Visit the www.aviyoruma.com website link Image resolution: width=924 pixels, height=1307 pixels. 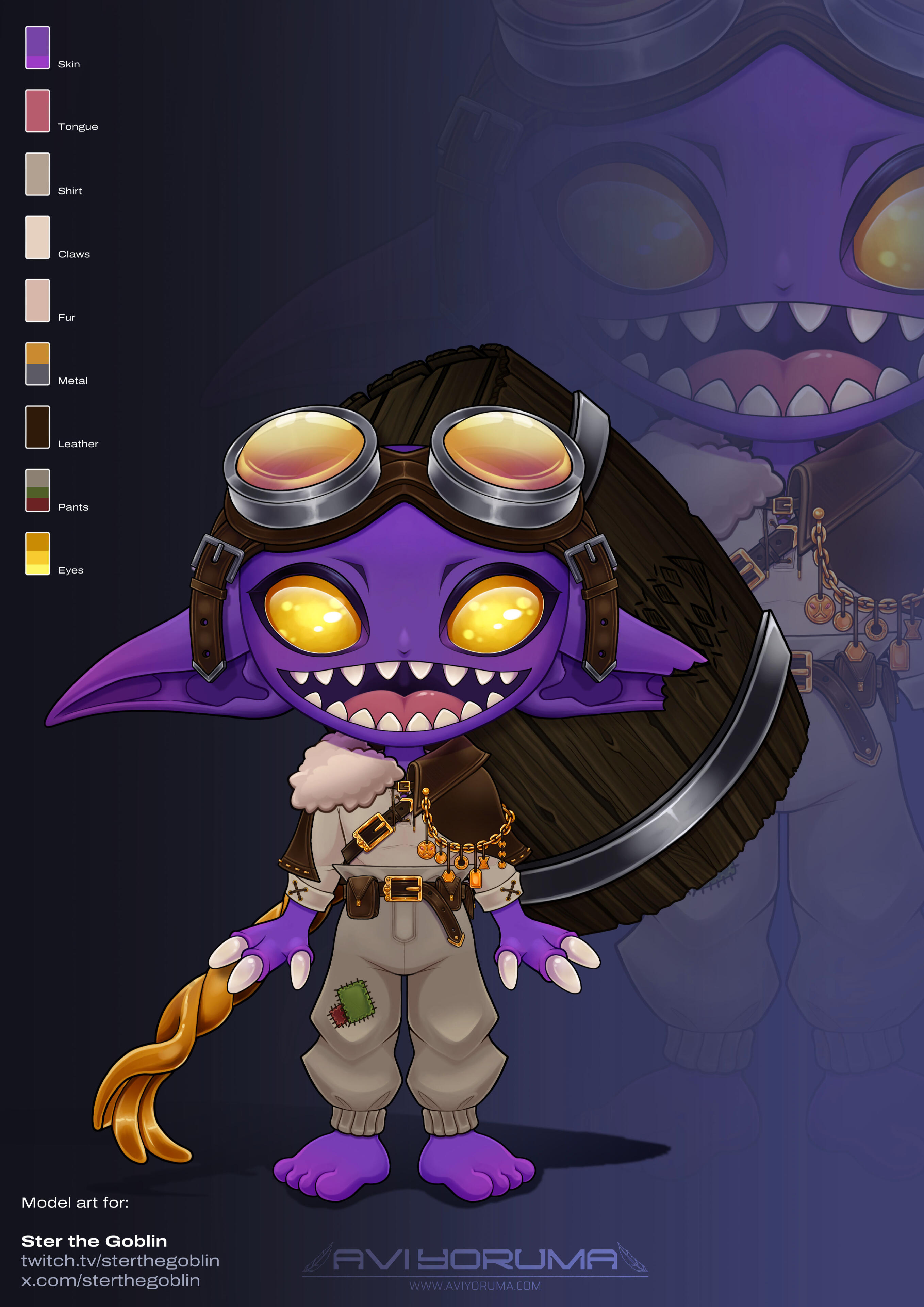click(475, 1286)
